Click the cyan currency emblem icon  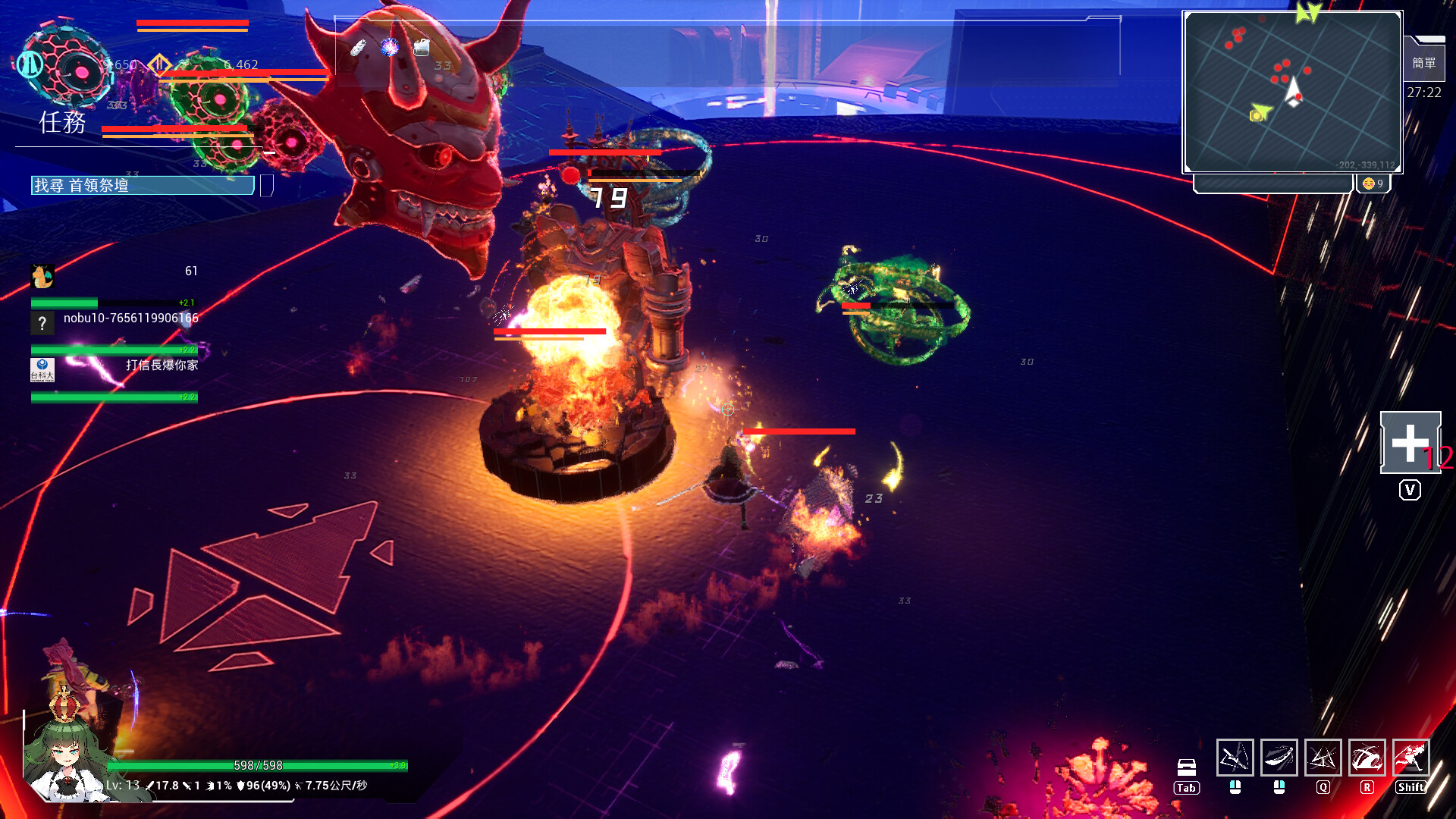(30, 64)
